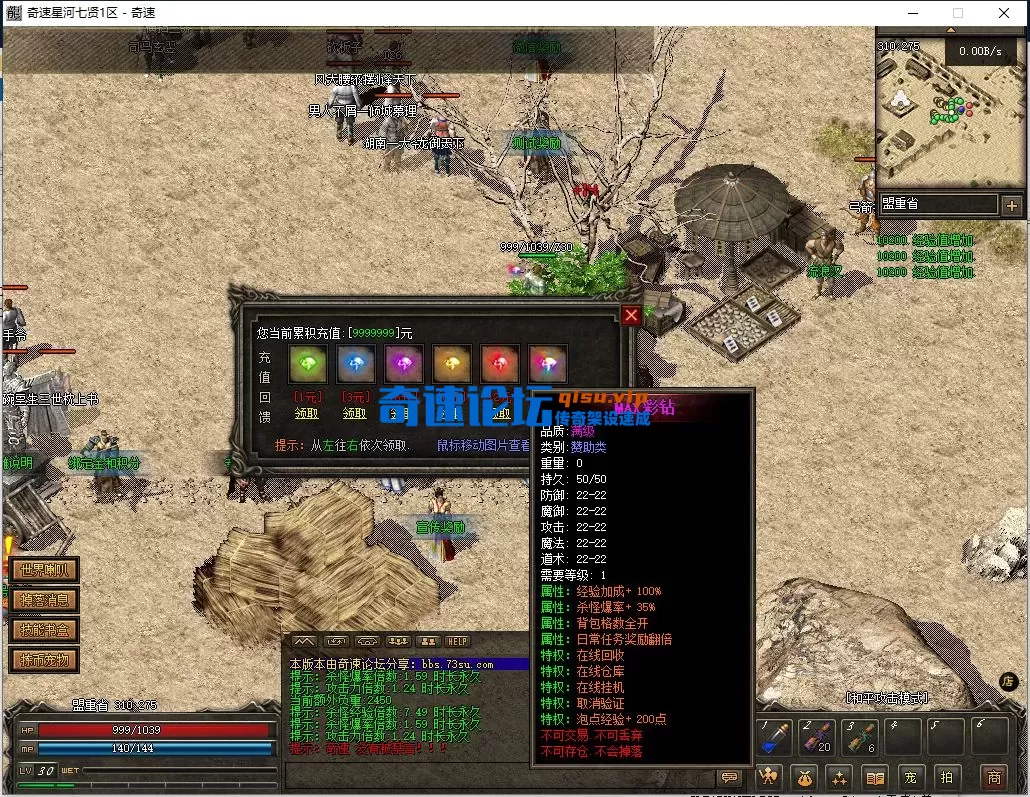This screenshot has height=797, width=1030.
Task: Open the character warrior icon panel
Action: point(769,776)
